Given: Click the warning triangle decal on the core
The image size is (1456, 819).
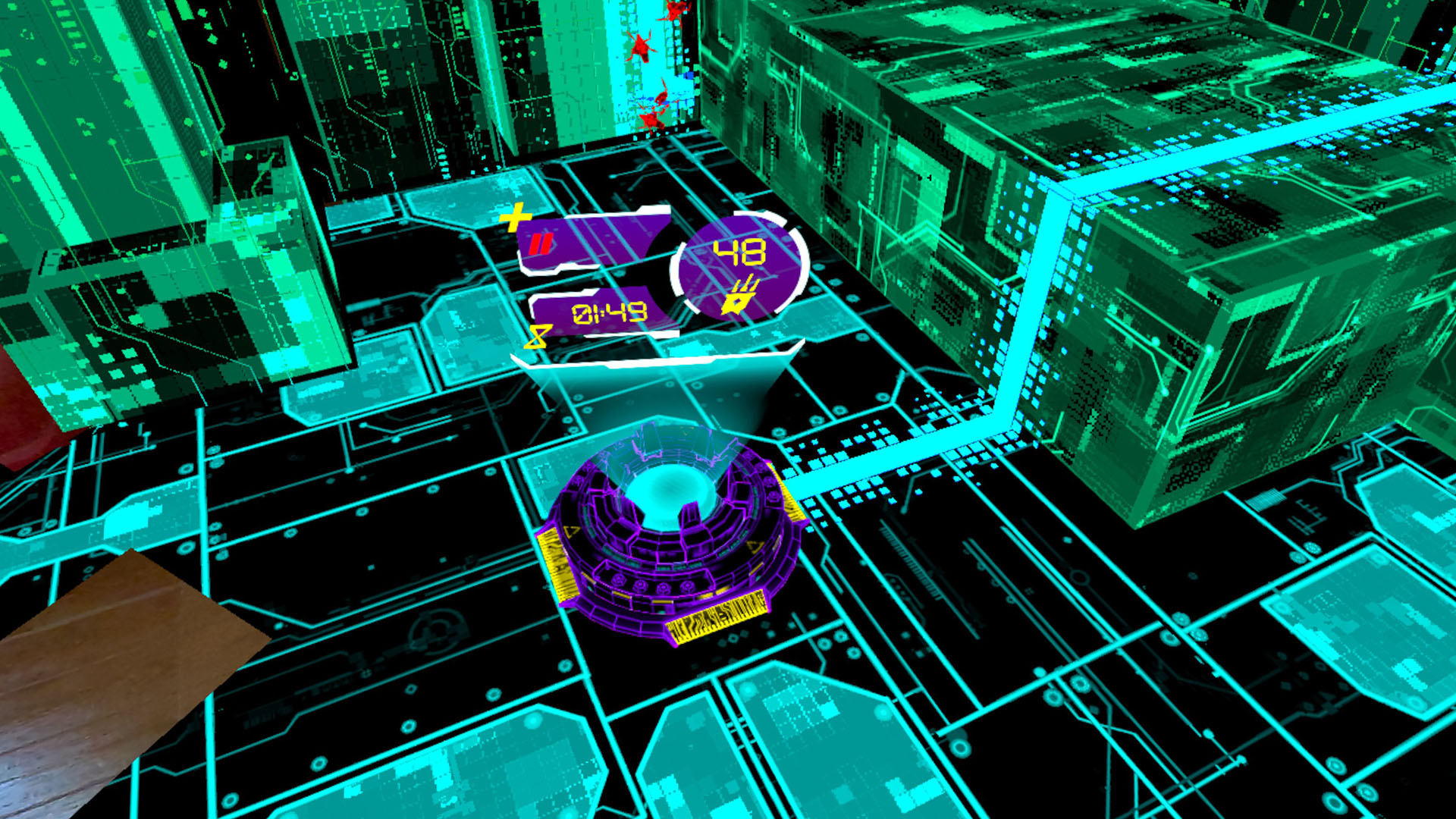Looking at the screenshot, I should click(x=571, y=531).
